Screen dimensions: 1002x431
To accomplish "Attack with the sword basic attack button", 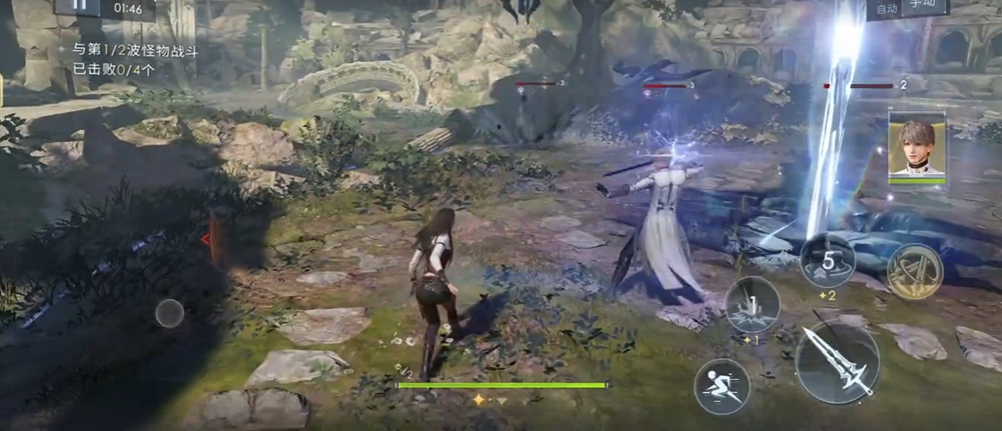I will tap(837, 362).
